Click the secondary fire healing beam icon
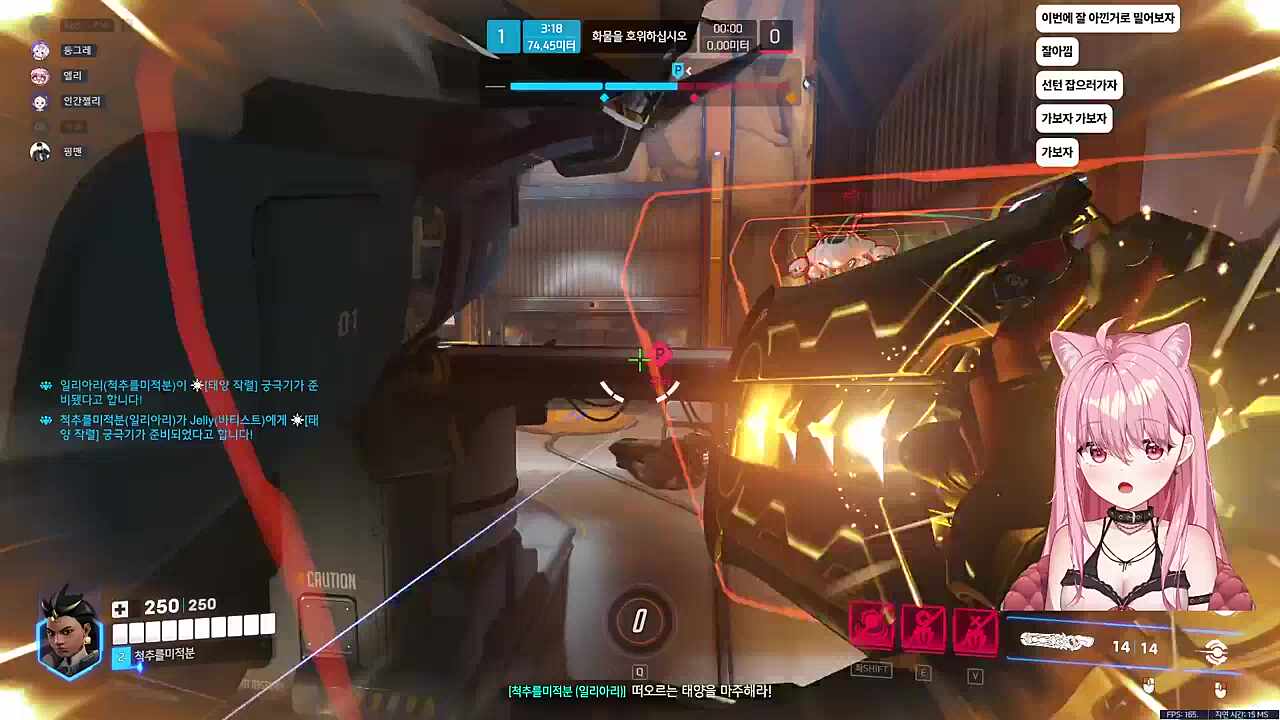 tap(1215, 651)
